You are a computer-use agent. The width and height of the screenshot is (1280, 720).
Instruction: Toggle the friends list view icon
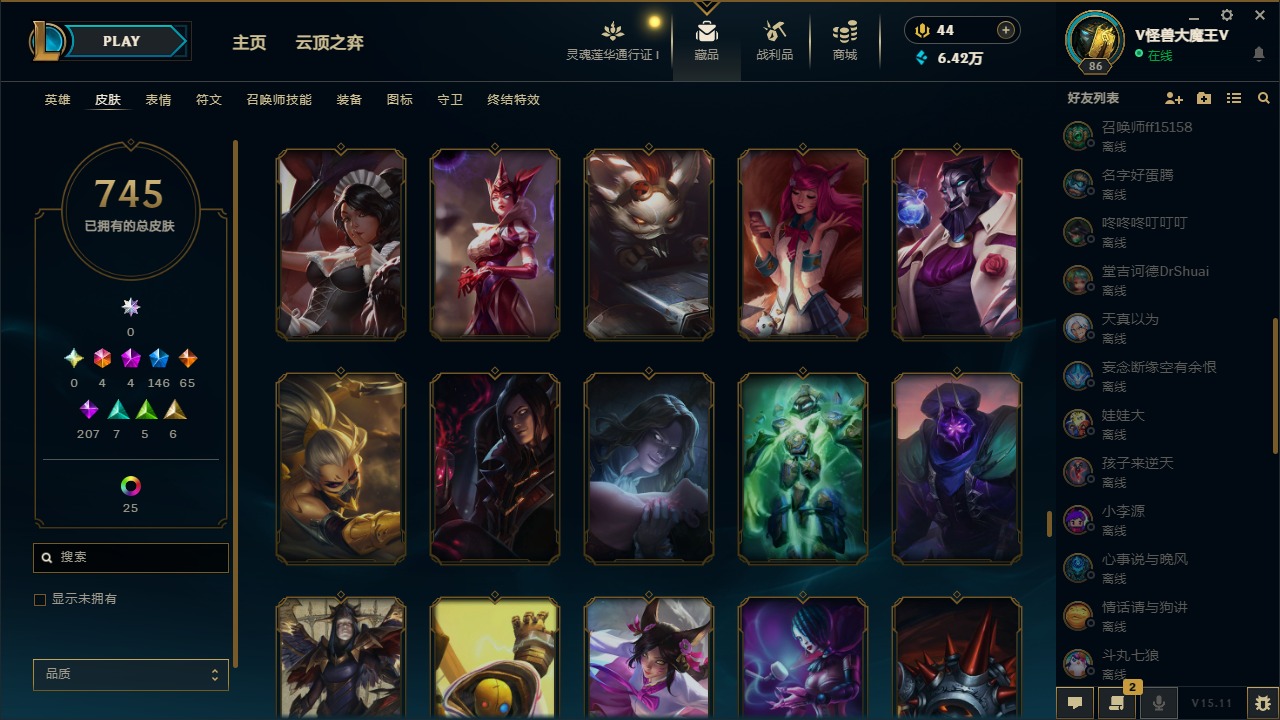(1234, 98)
